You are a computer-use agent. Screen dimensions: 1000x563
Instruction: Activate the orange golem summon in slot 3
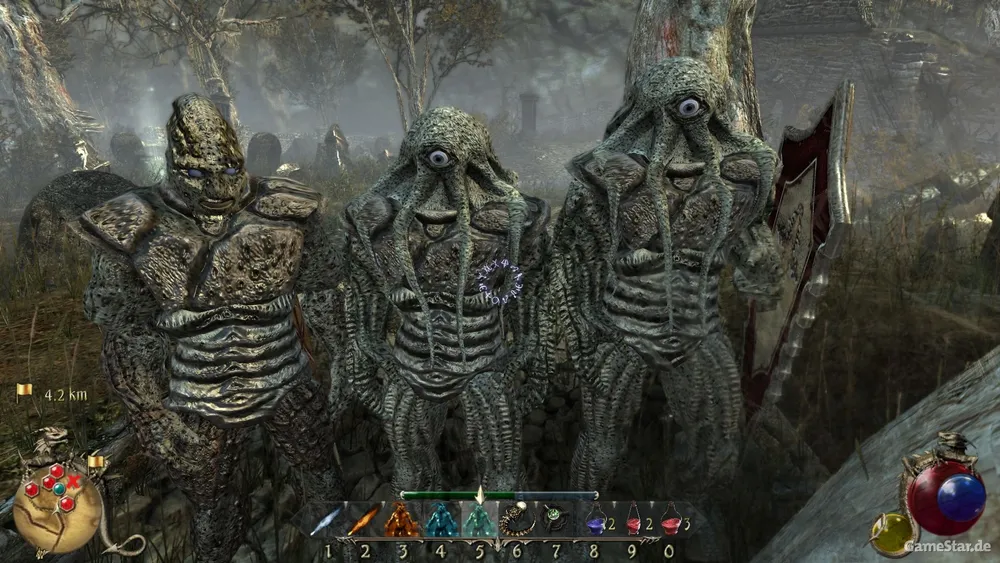(x=402, y=520)
